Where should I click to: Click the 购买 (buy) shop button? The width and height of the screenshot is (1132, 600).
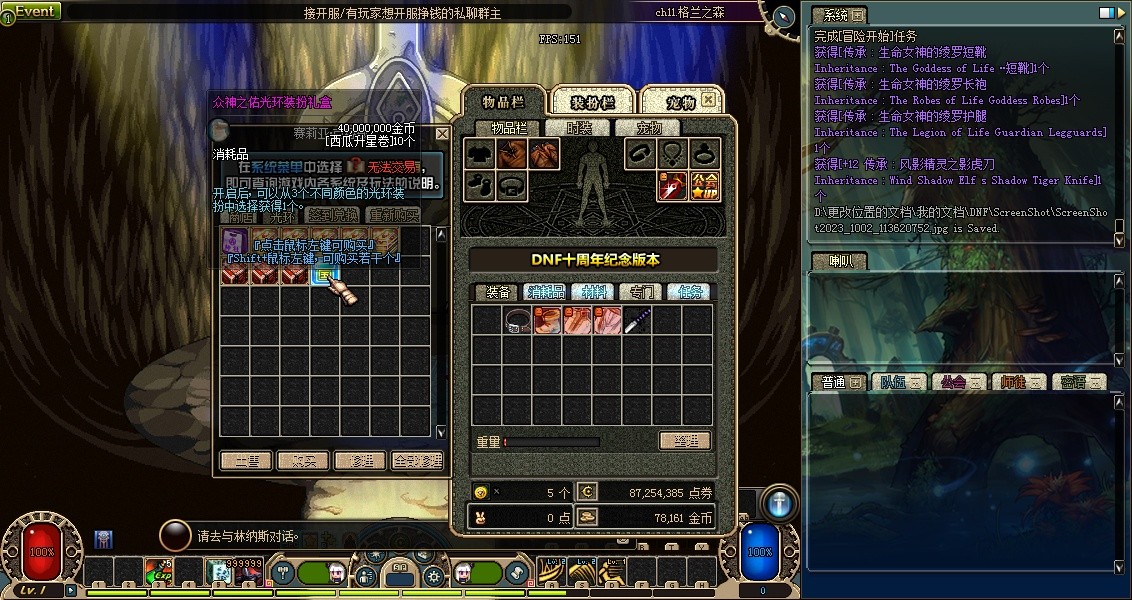pyautogui.click(x=302, y=461)
